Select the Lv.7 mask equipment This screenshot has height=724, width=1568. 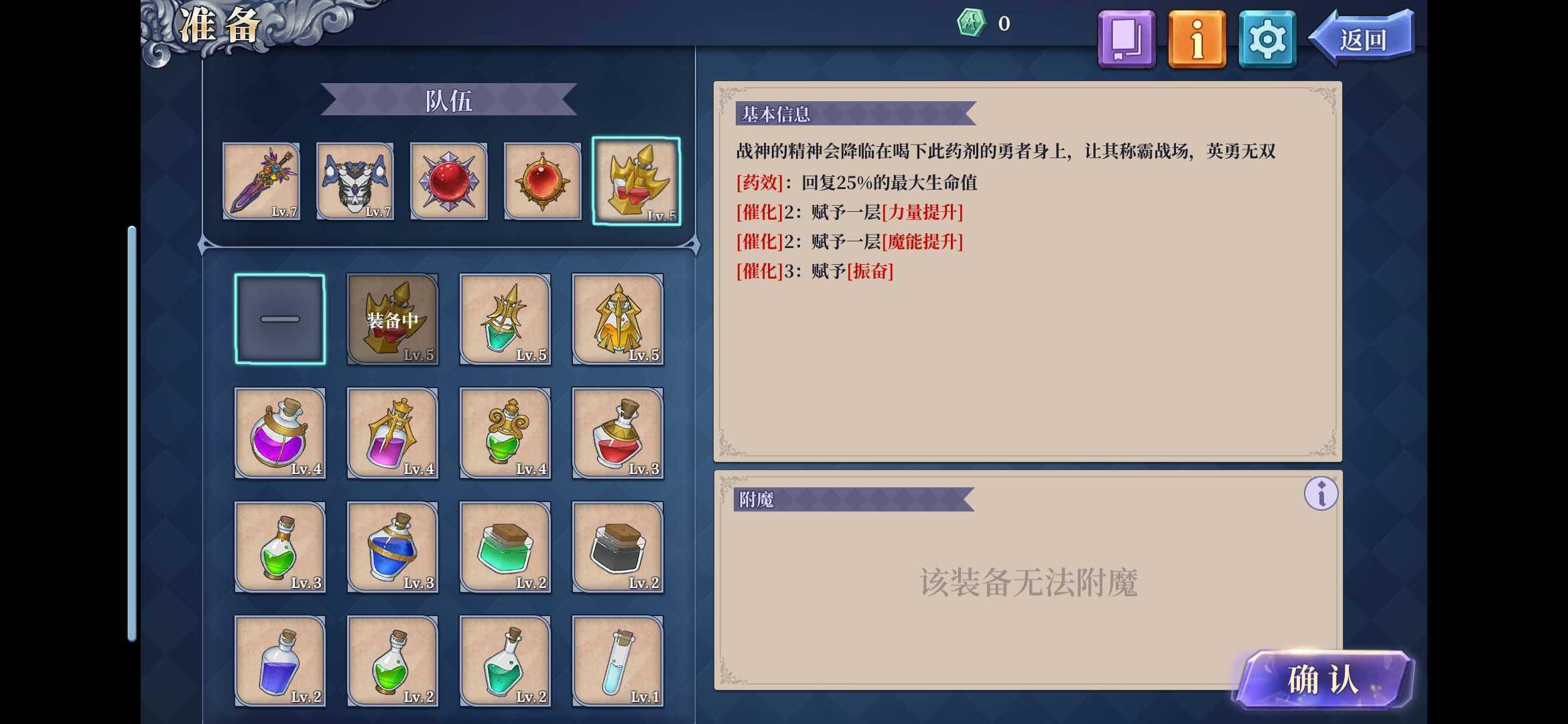[355, 181]
